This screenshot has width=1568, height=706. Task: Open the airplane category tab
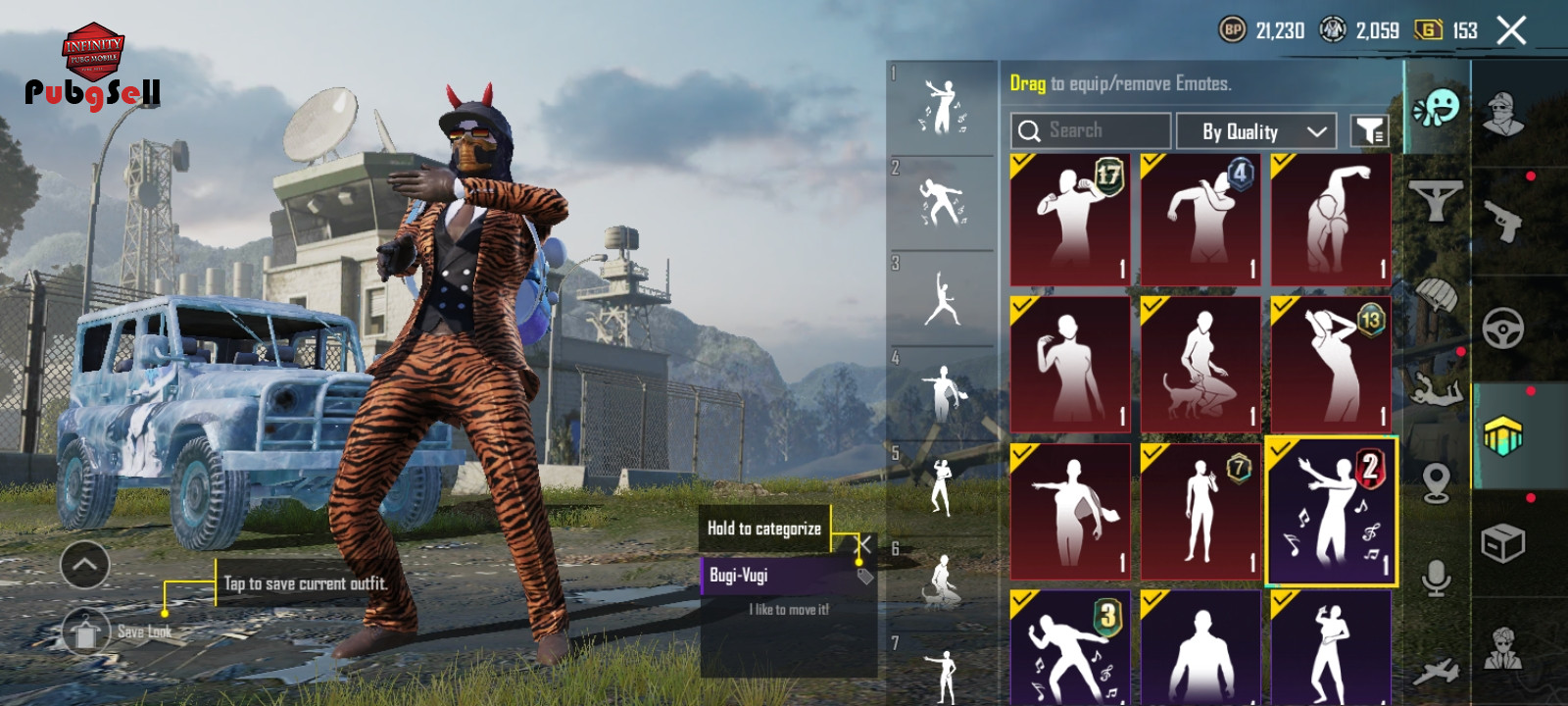1437,672
